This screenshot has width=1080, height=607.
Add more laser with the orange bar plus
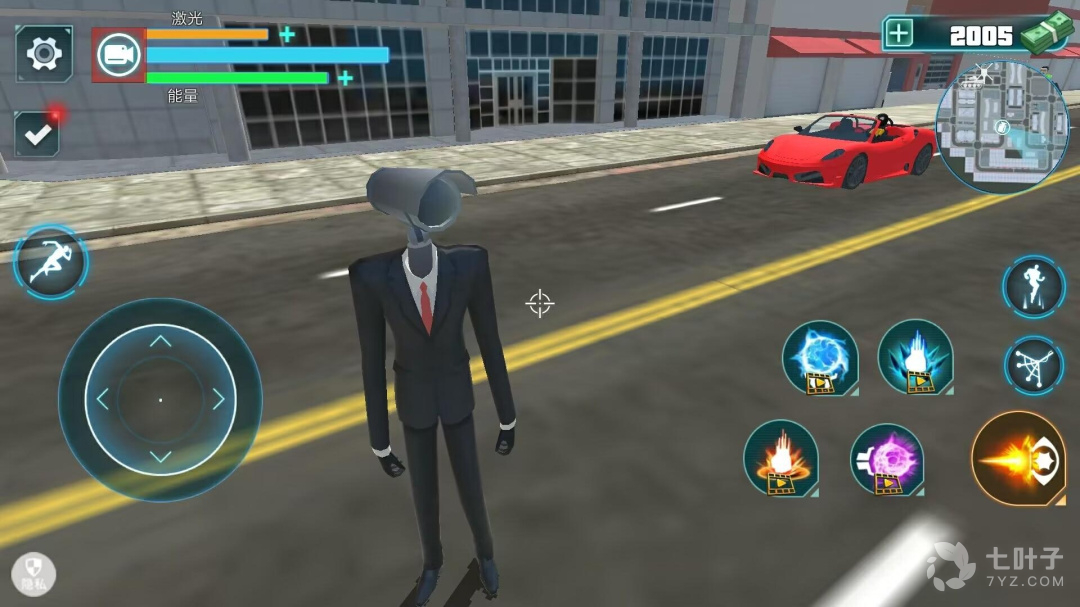tap(287, 35)
